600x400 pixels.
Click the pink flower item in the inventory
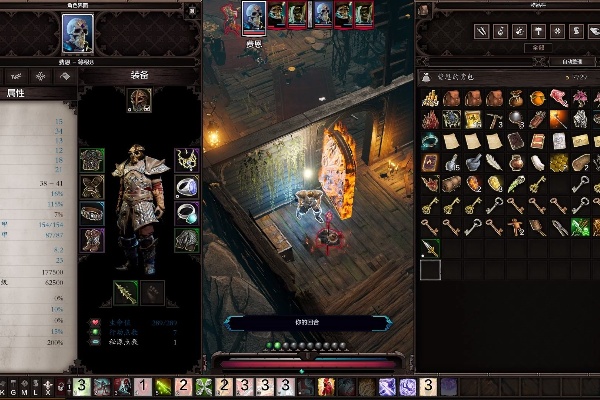581,99
